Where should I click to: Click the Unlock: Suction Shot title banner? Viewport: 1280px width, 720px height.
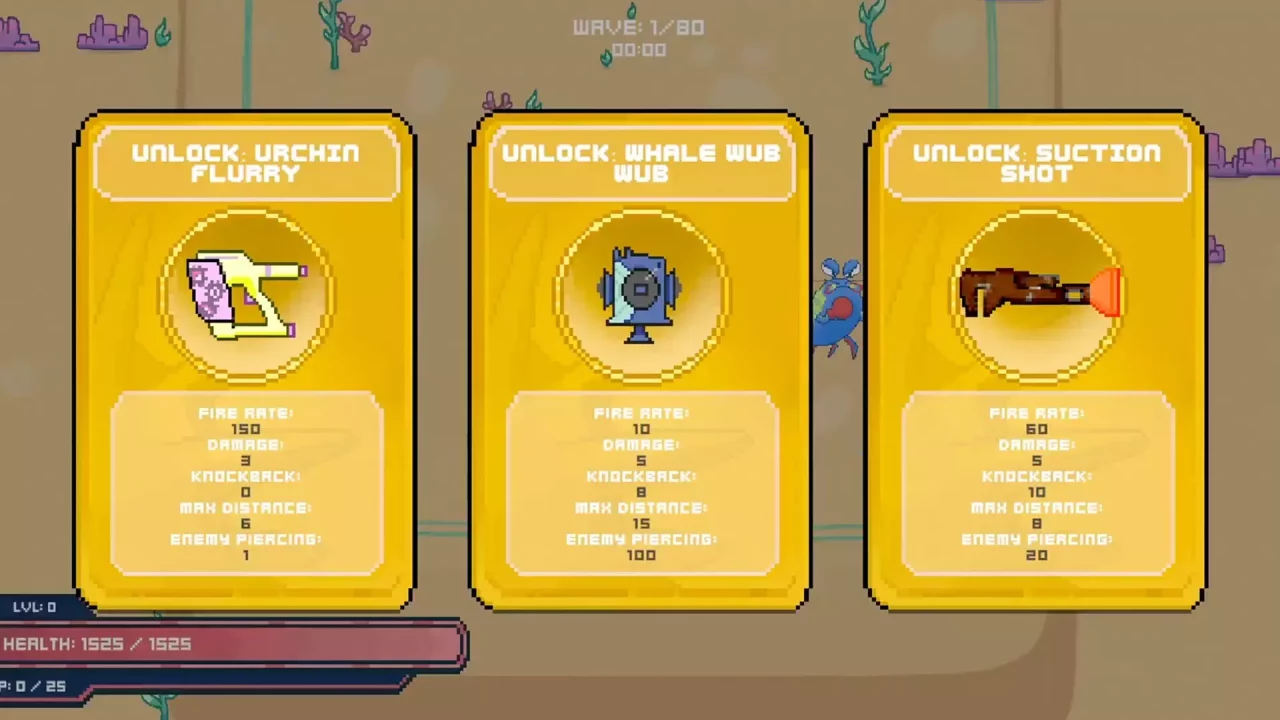1035,163
